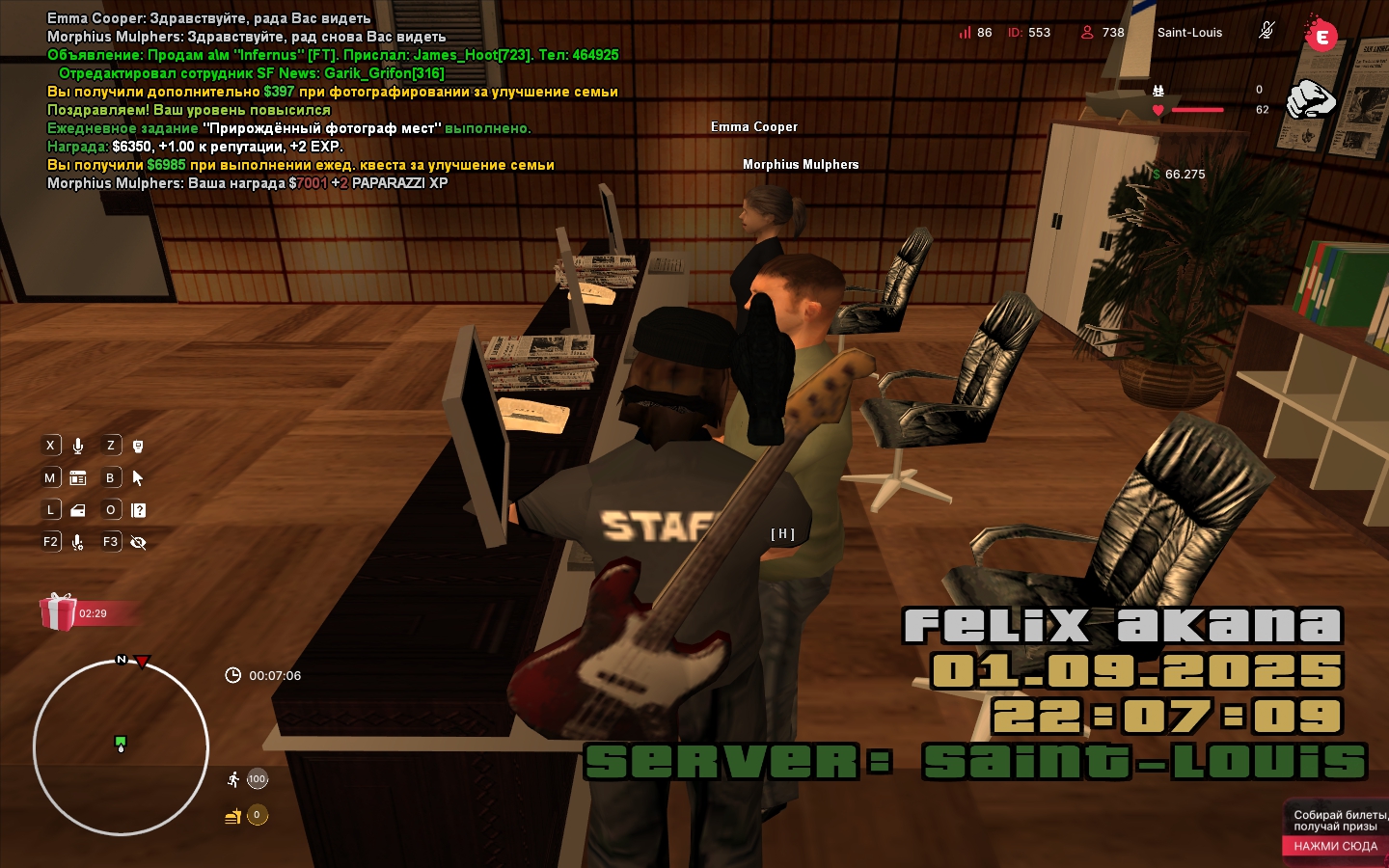This screenshot has height=868, width=1389.
Task: Click the hunger food indicator icon
Action: 233,816
